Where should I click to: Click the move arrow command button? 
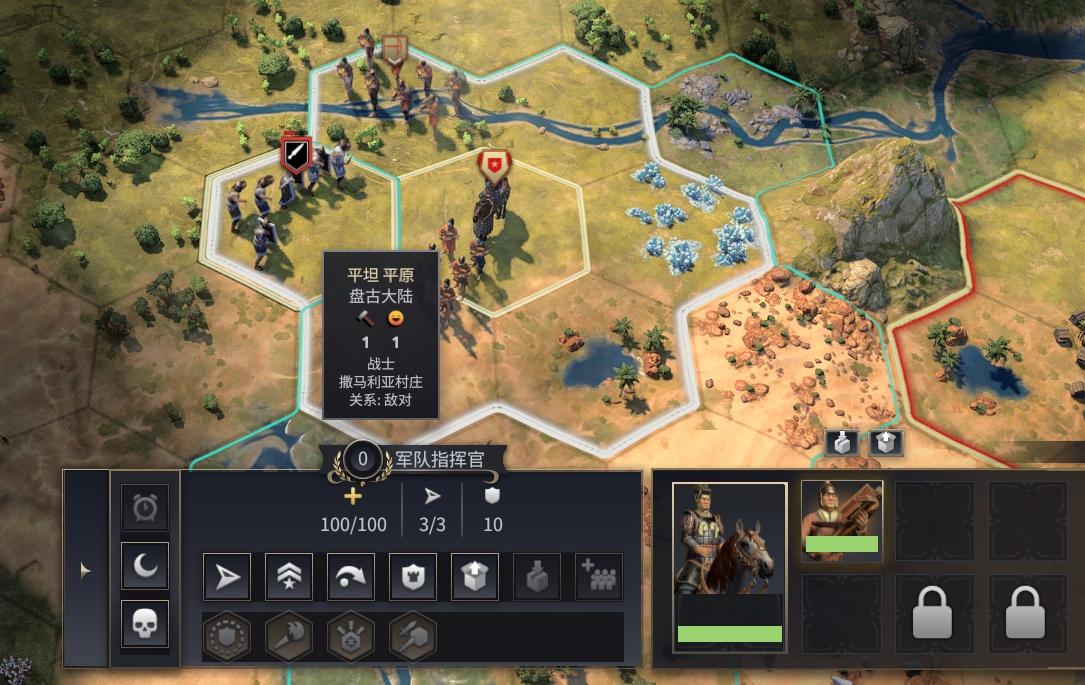(227, 576)
